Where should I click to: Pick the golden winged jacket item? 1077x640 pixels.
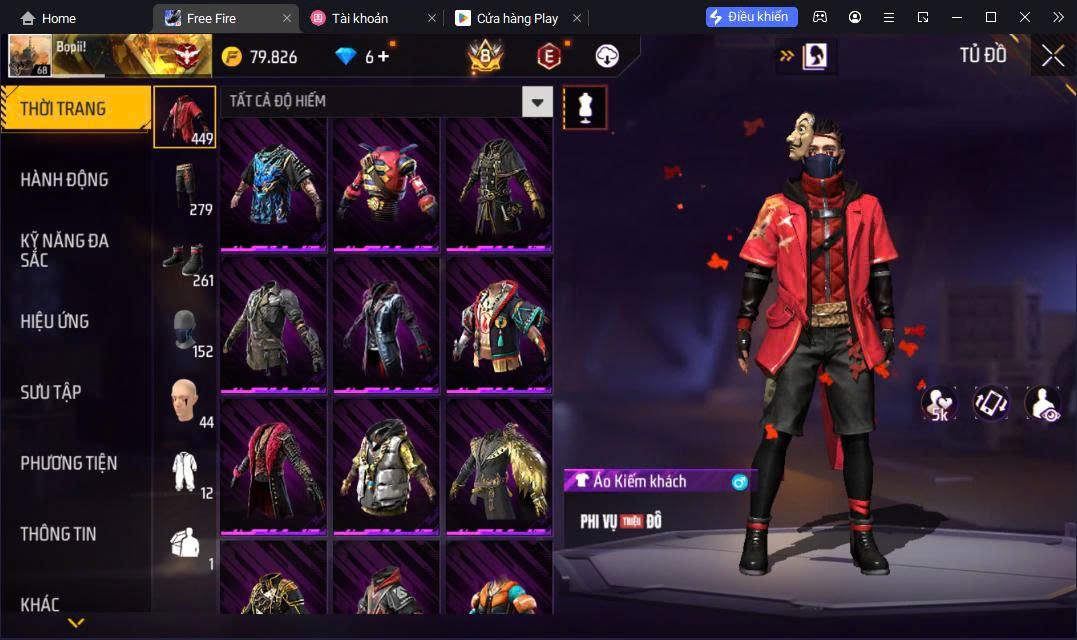click(x=498, y=467)
